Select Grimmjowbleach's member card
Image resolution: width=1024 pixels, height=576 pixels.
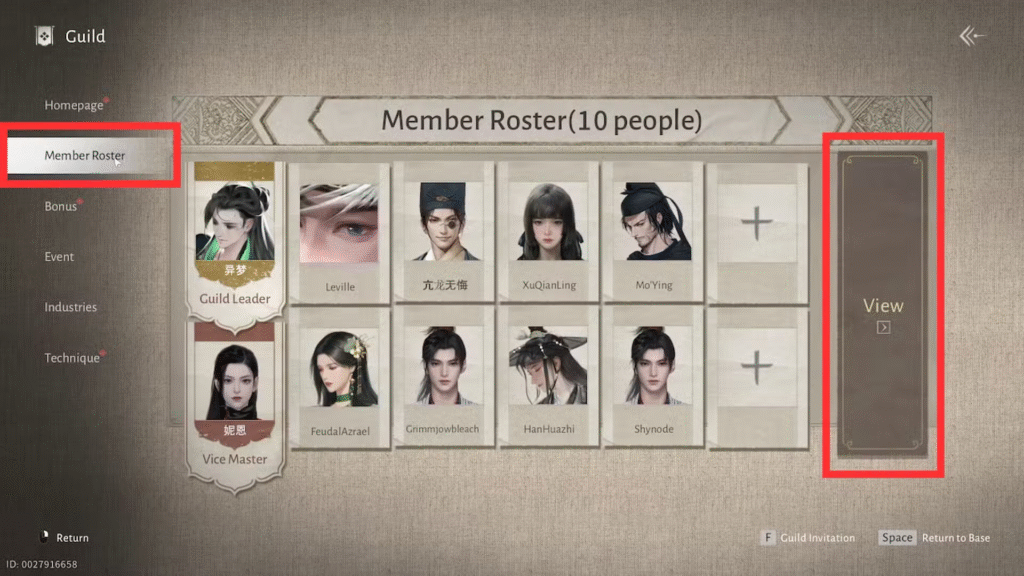[x=443, y=381]
